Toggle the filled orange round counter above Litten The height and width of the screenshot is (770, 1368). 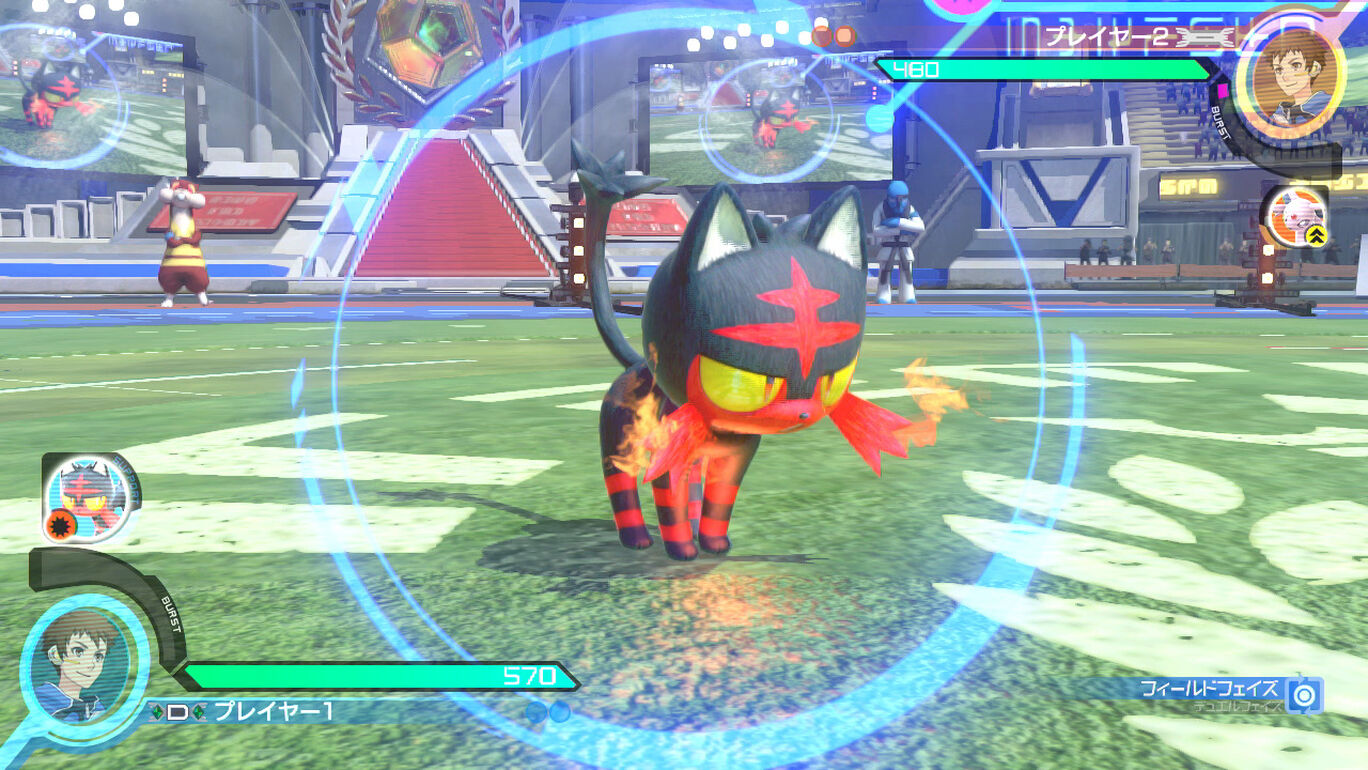(x=845, y=35)
